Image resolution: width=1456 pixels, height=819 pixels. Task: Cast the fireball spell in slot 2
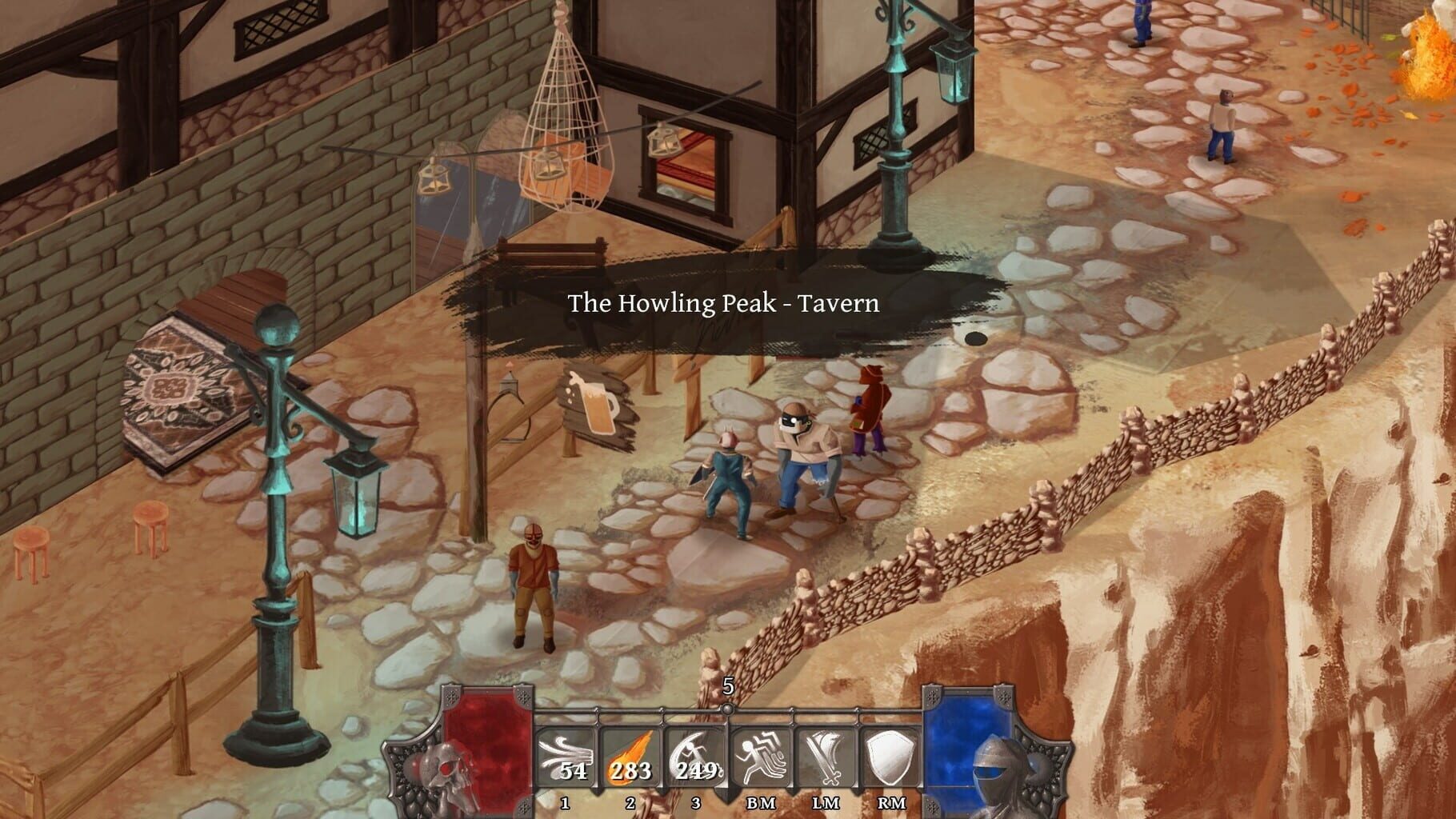[x=631, y=756]
